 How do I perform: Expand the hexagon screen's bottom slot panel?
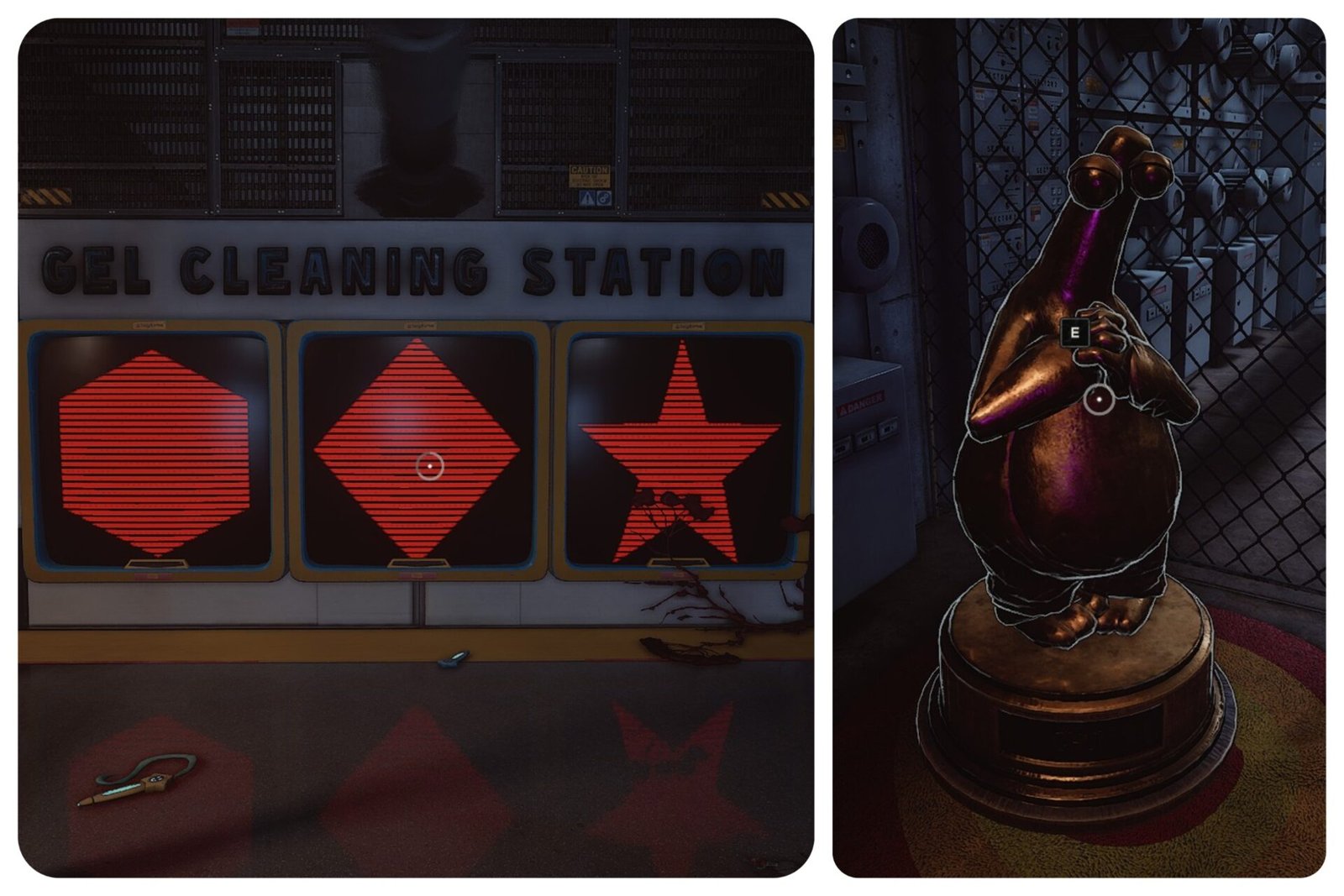157,564
